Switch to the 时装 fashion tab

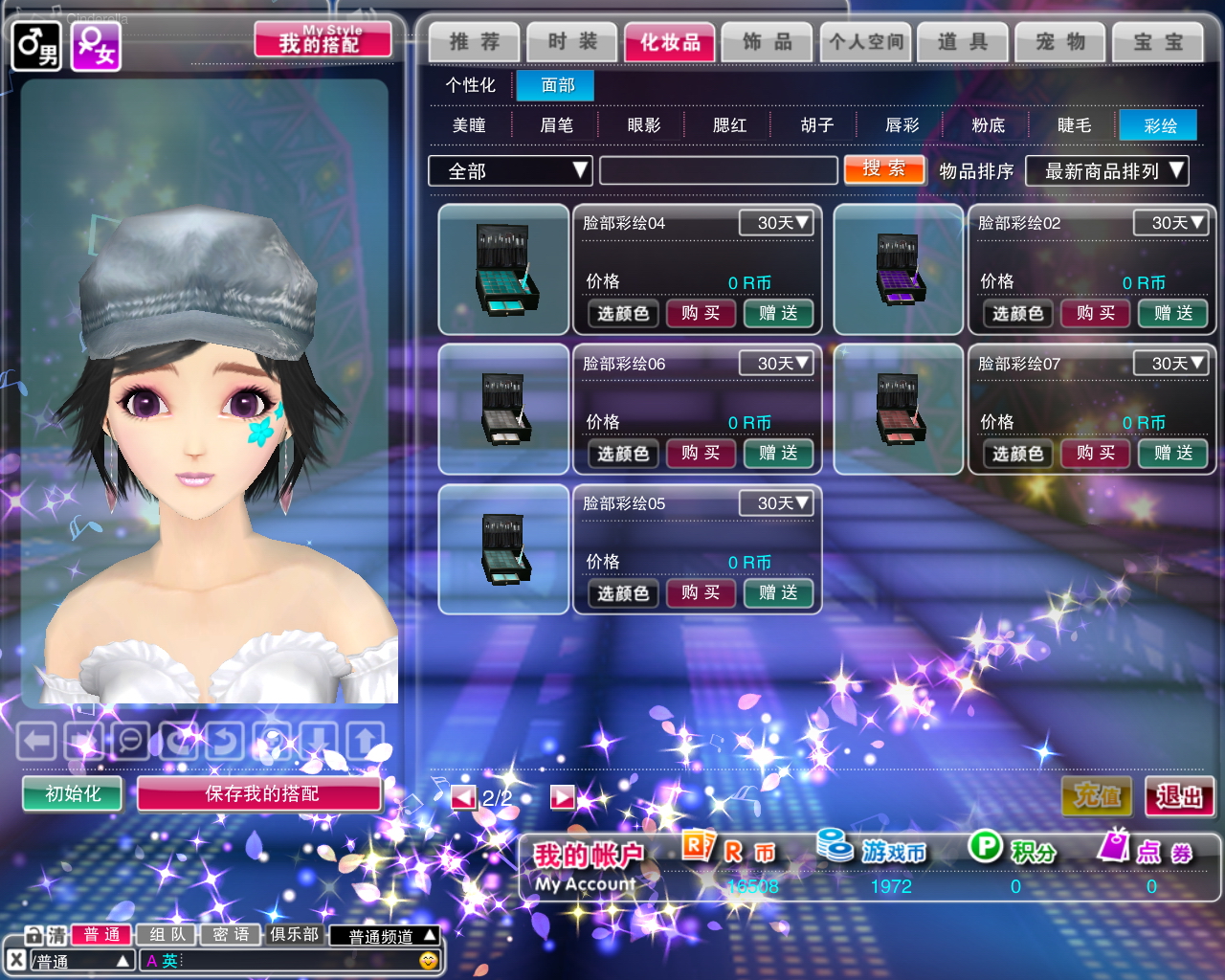click(x=572, y=42)
